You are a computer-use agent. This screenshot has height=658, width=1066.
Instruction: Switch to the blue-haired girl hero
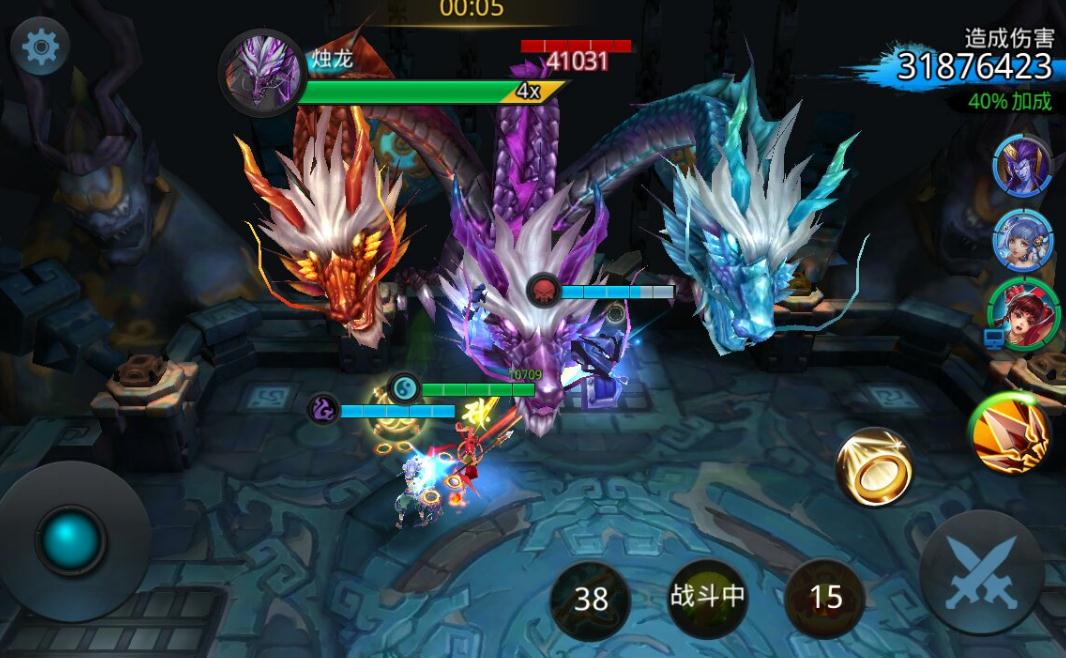coord(1022,240)
